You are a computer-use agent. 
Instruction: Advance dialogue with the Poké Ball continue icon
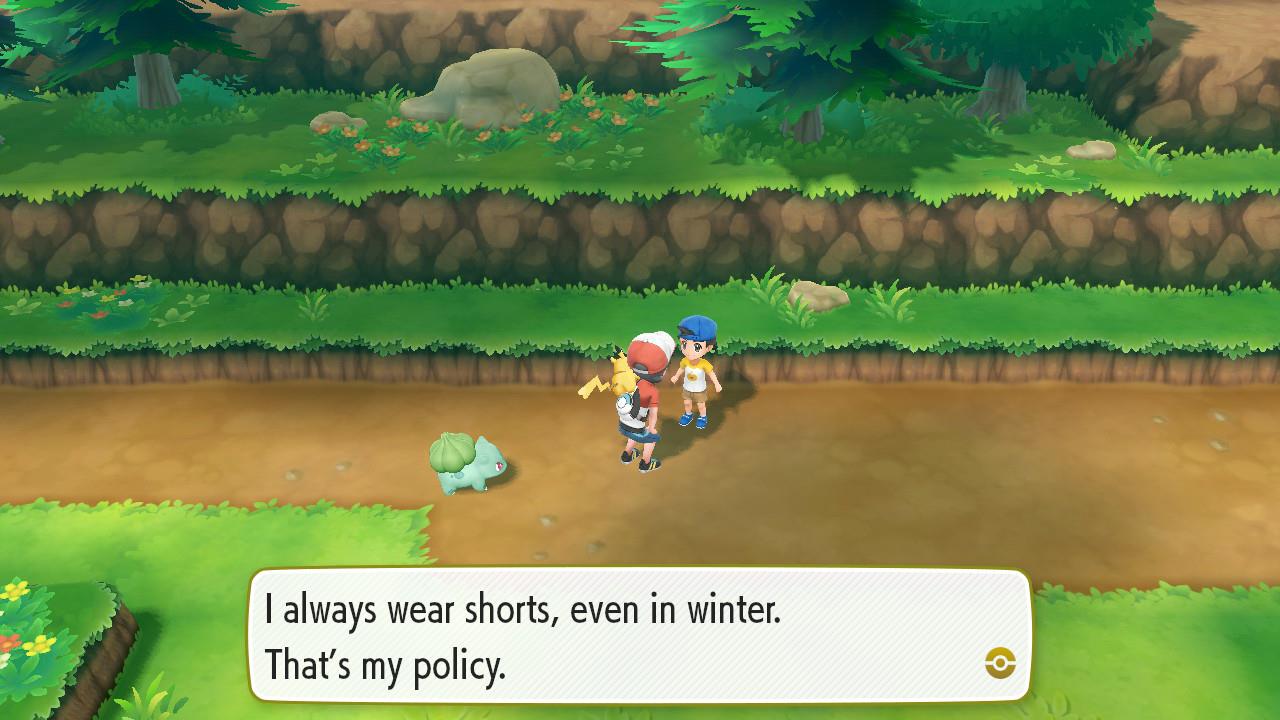tap(1000, 662)
